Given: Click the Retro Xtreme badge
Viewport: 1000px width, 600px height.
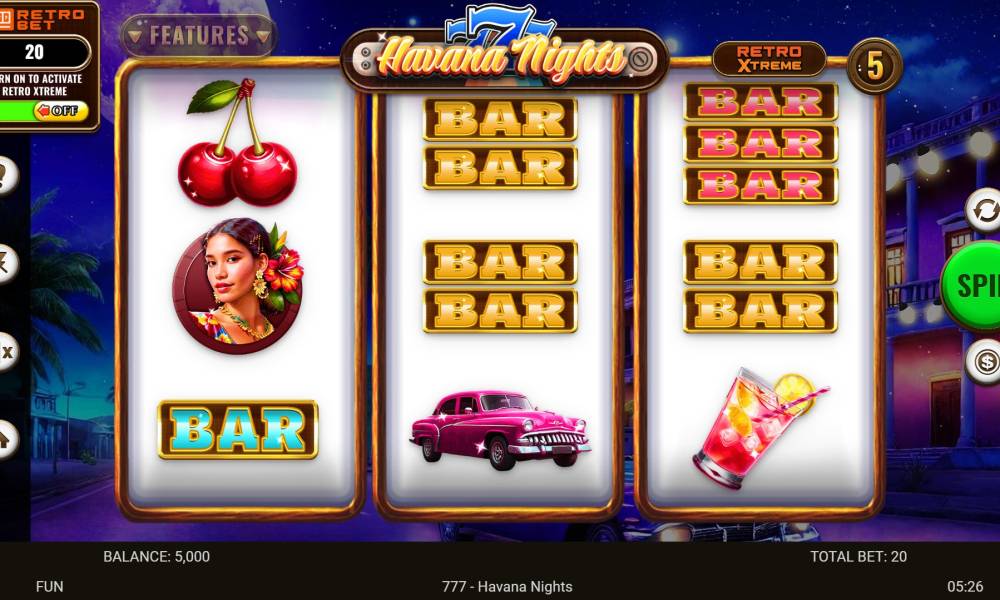Looking at the screenshot, I should pos(769,59).
